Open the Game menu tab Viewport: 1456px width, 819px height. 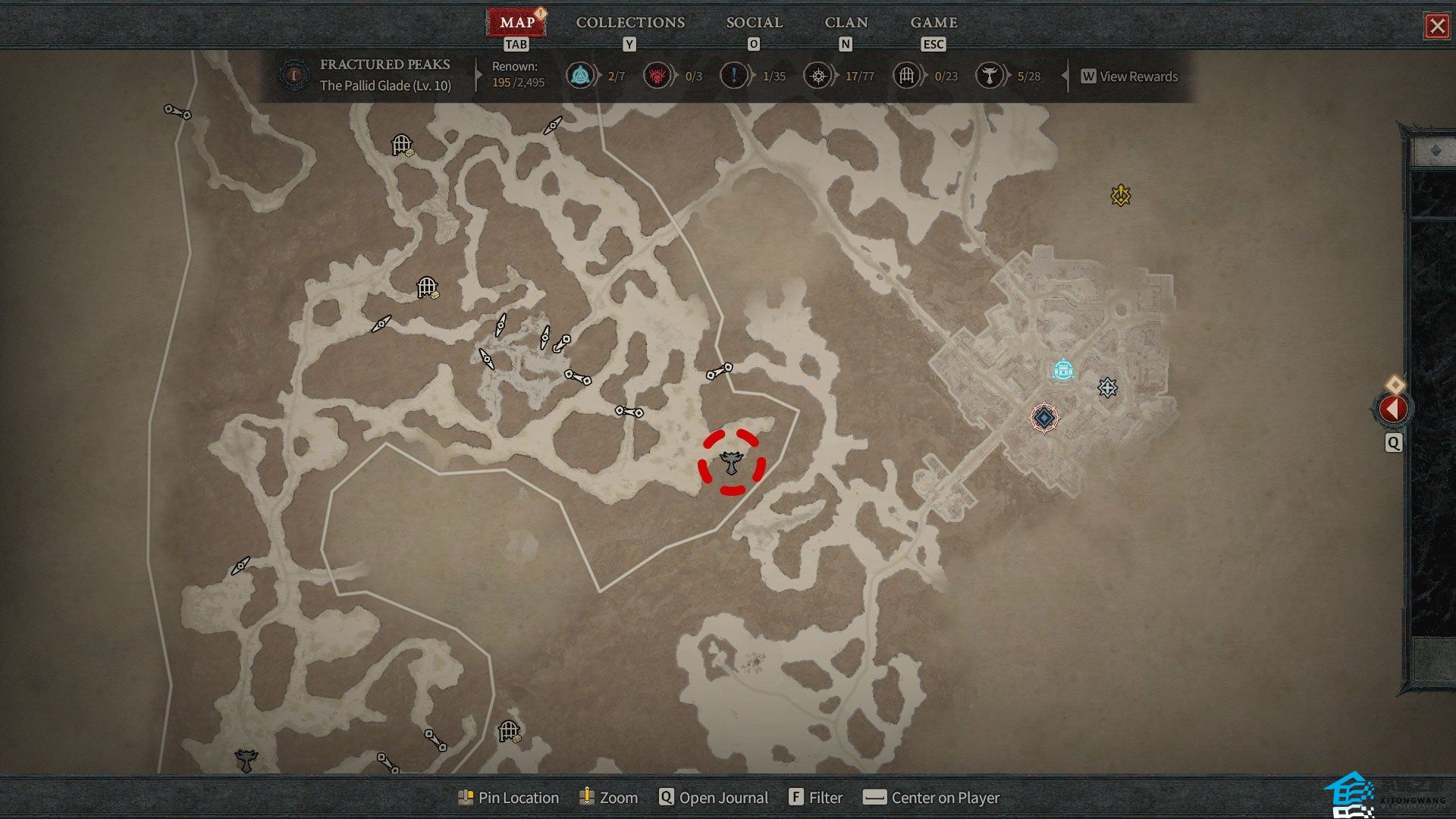[934, 23]
